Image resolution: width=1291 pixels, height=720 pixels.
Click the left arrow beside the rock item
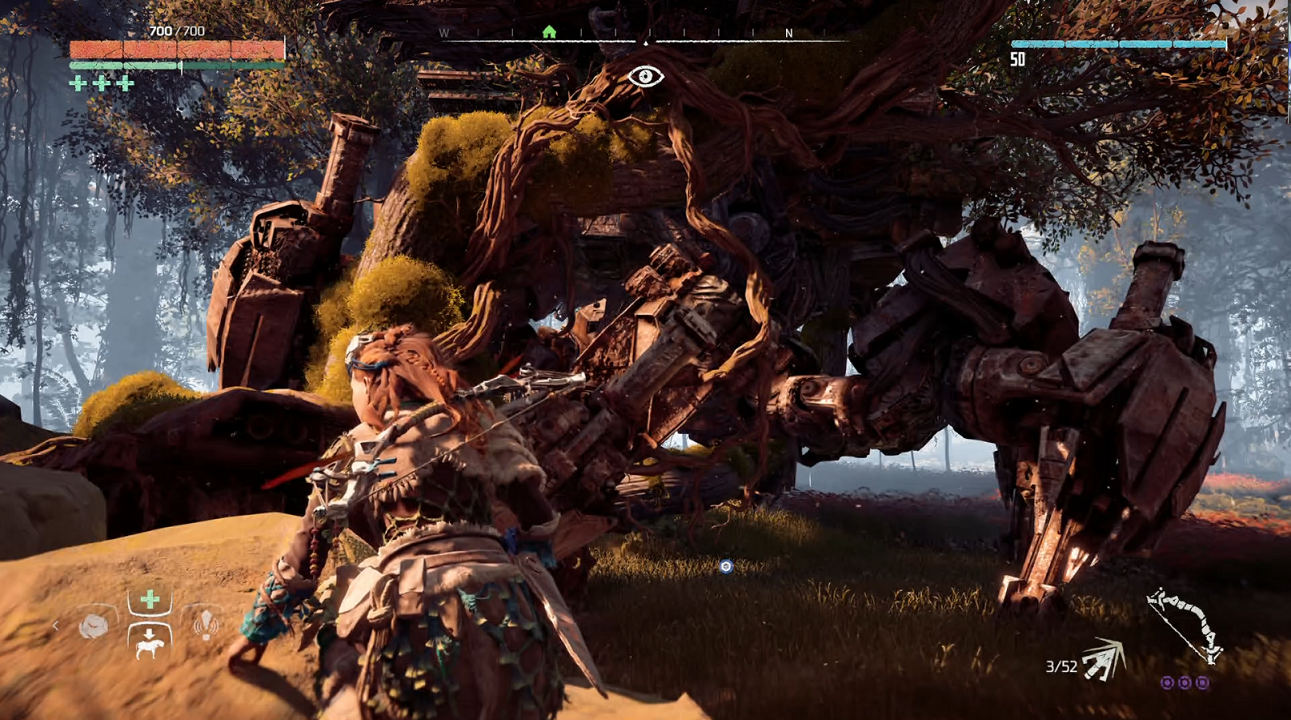(x=56, y=626)
